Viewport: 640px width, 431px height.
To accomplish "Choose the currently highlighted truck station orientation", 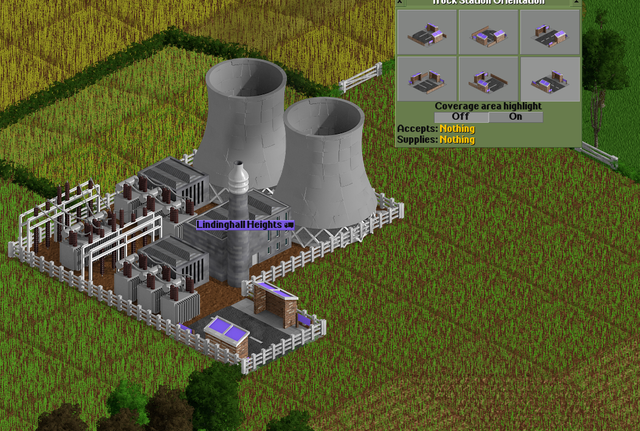I will pyautogui.click(x=549, y=78).
